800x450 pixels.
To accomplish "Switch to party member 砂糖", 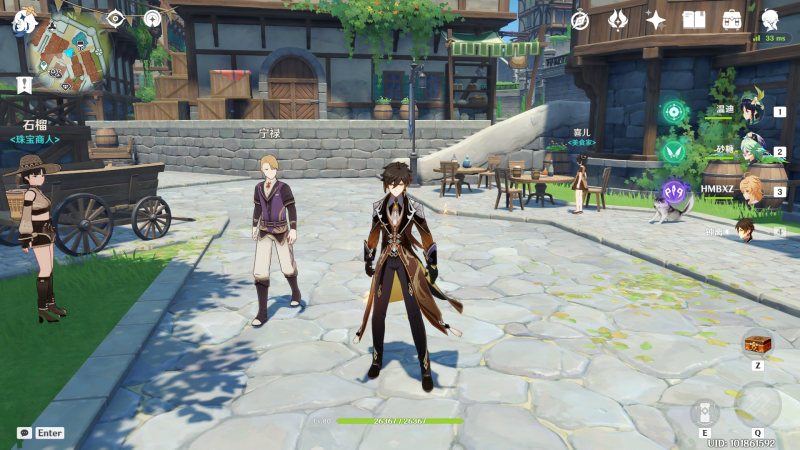I will [x=750, y=153].
